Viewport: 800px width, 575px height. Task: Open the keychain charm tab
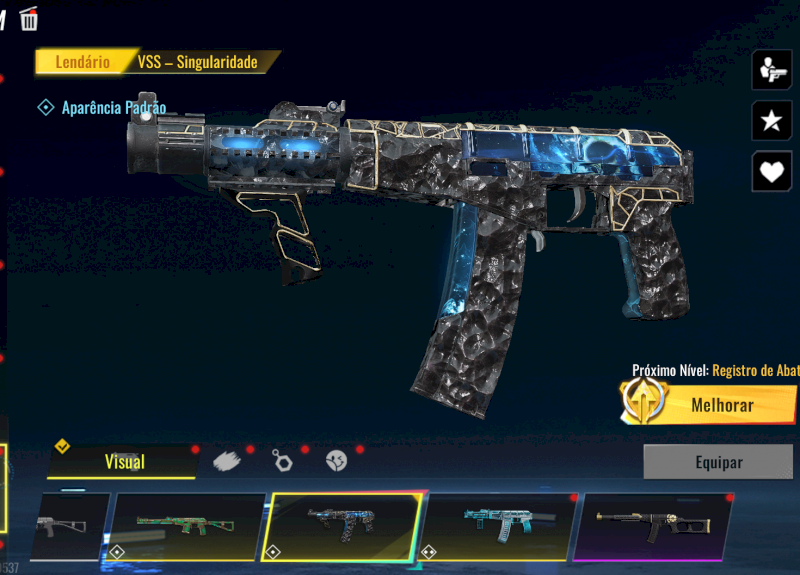(x=282, y=461)
